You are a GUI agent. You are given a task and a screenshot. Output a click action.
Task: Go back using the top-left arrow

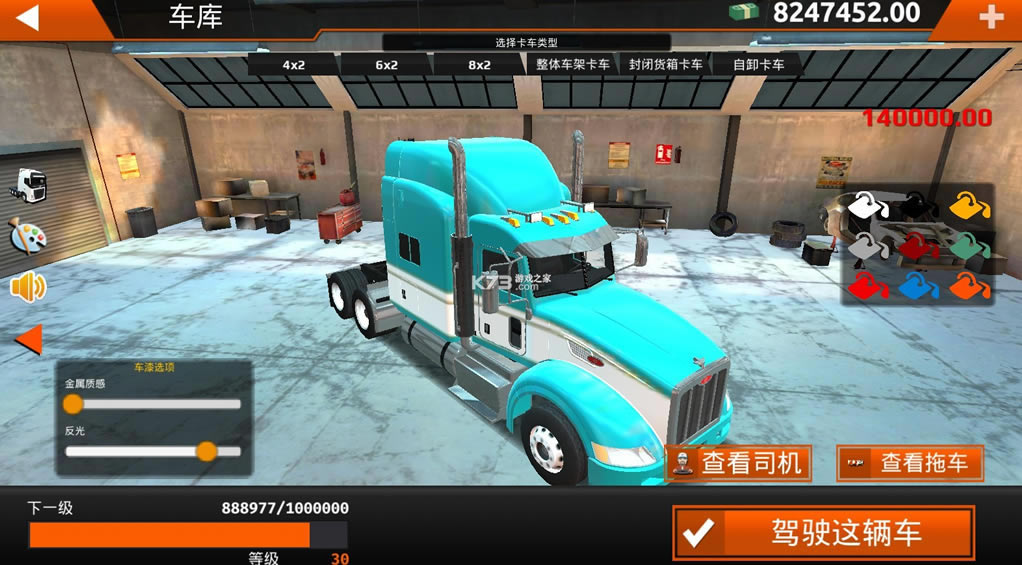point(28,17)
